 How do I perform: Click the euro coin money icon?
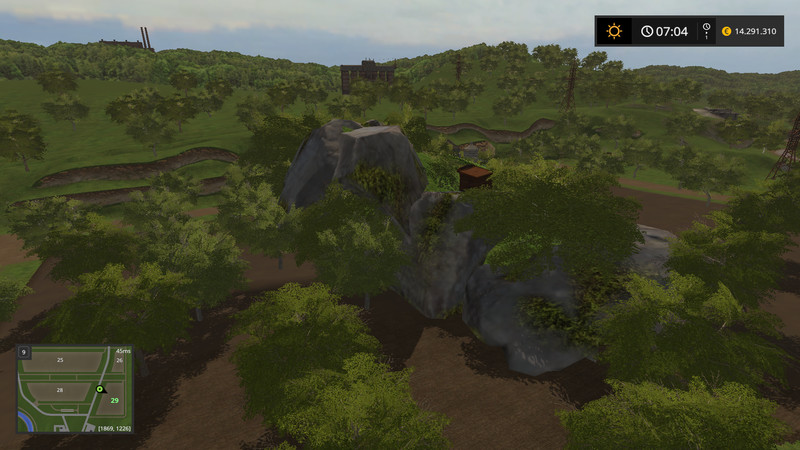click(725, 31)
